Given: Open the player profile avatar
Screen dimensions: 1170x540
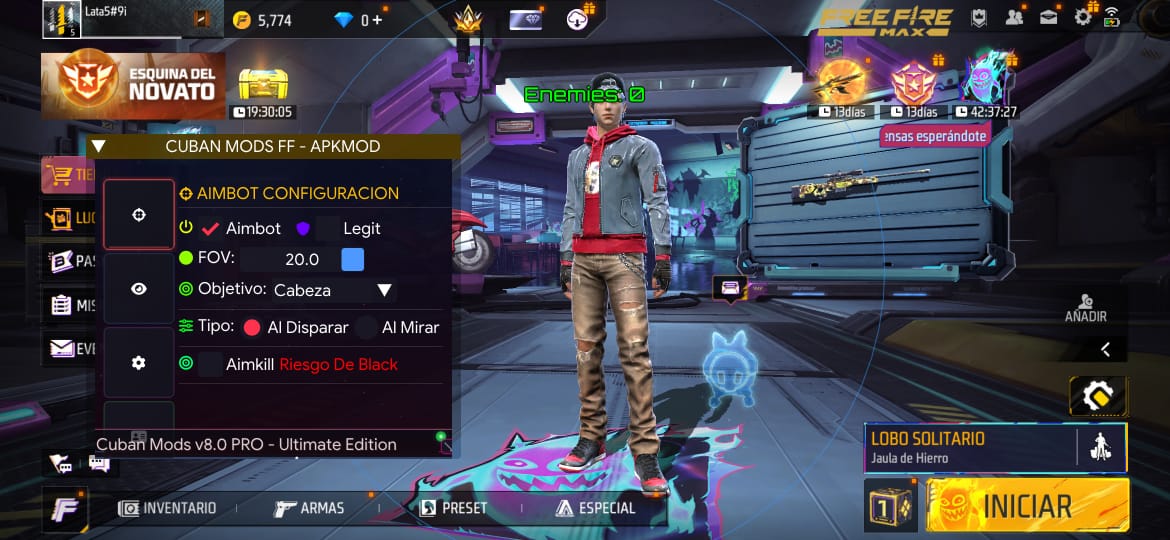Looking at the screenshot, I should [61, 19].
